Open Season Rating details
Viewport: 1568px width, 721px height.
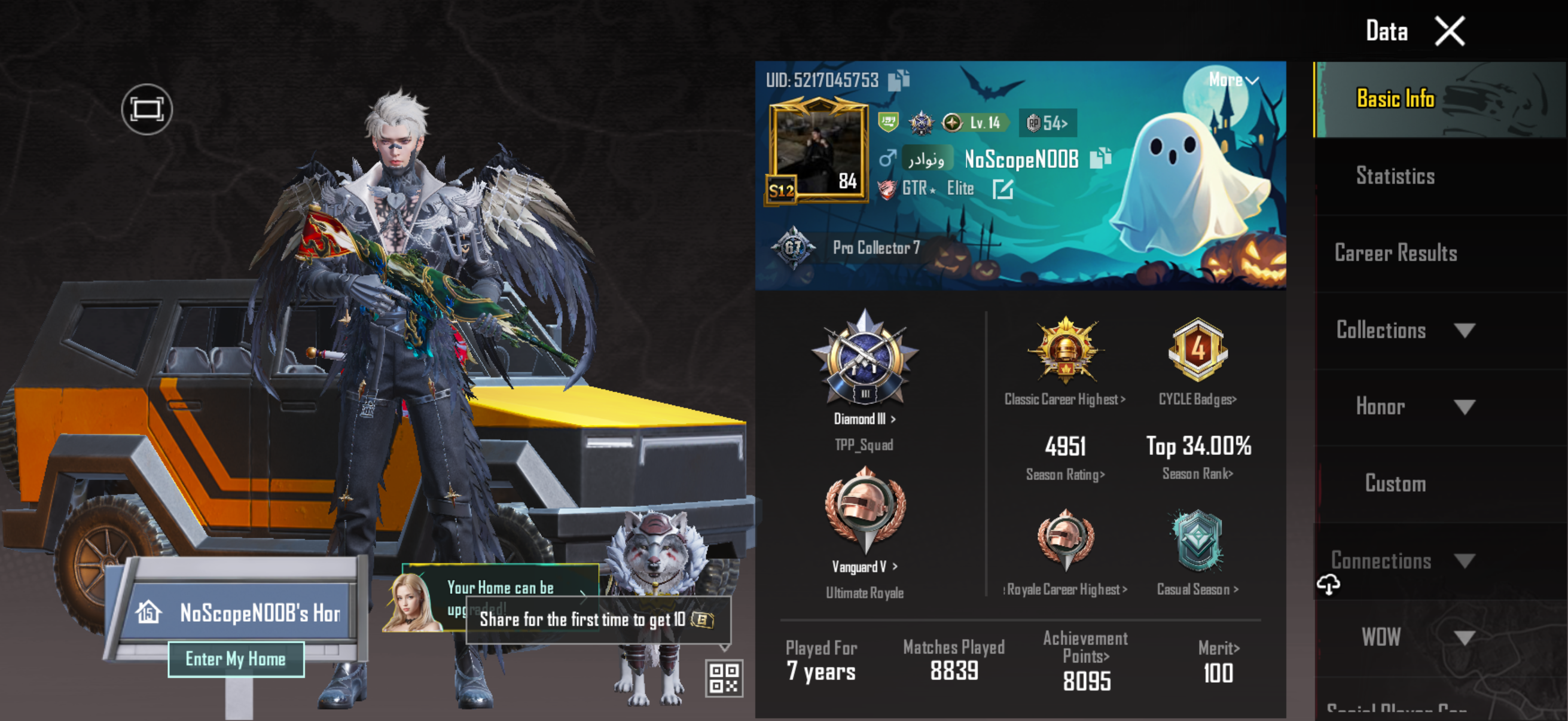tap(1065, 475)
